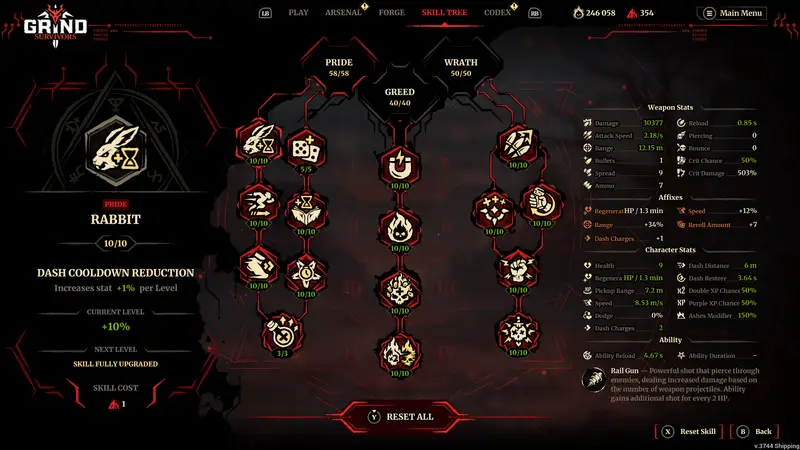
Task: Choose the Pride skill branch header
Action: point(339,67)
